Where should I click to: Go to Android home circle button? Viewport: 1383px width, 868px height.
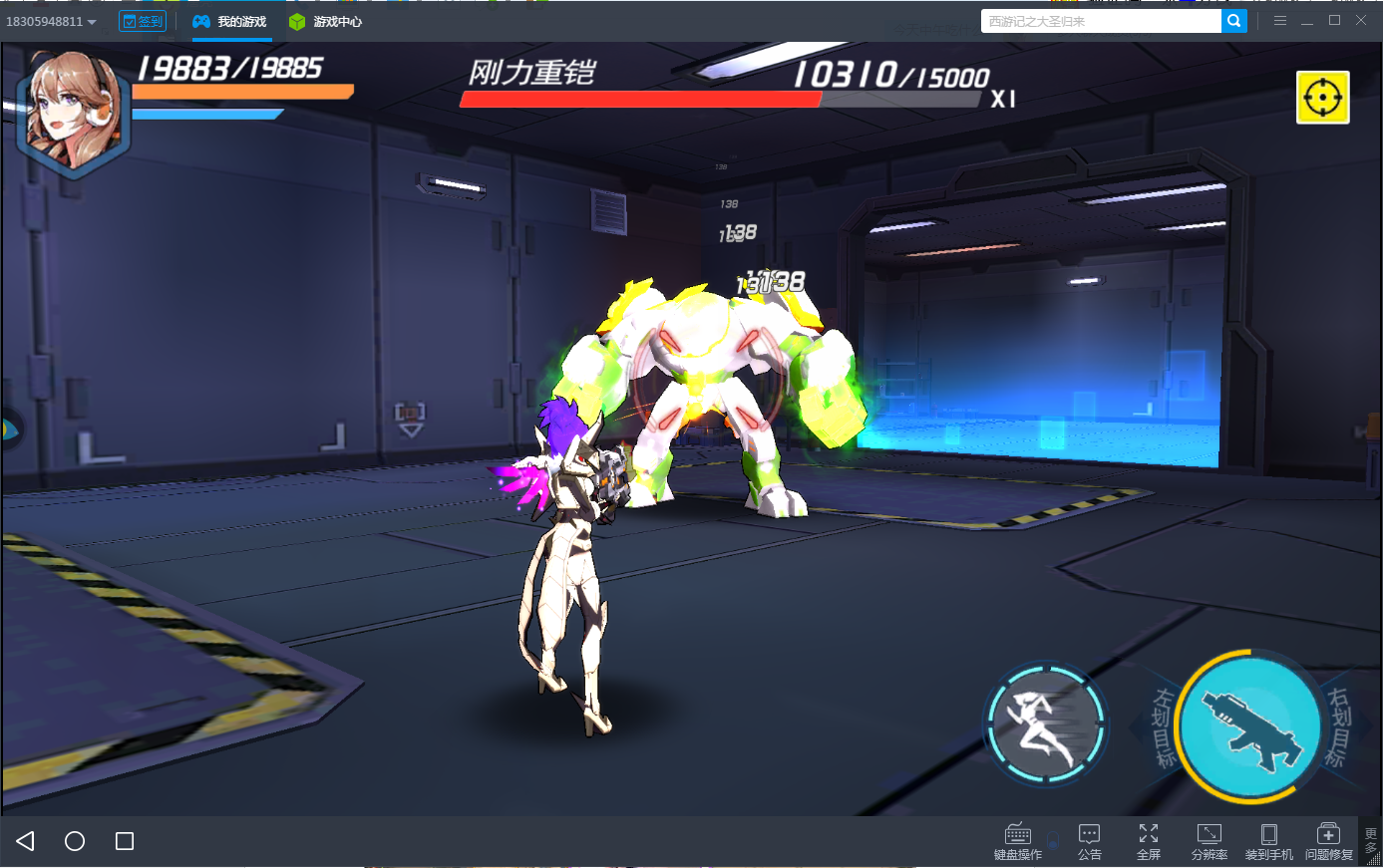click(75, 841)
